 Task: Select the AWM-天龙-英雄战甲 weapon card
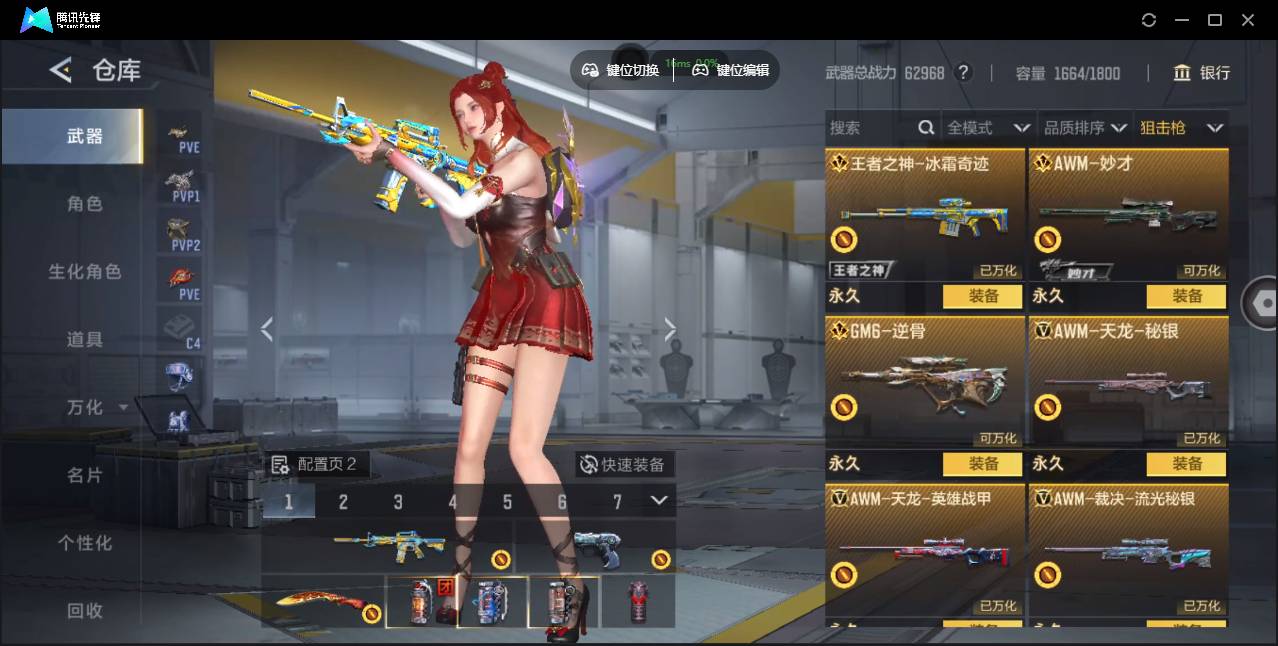925,550
